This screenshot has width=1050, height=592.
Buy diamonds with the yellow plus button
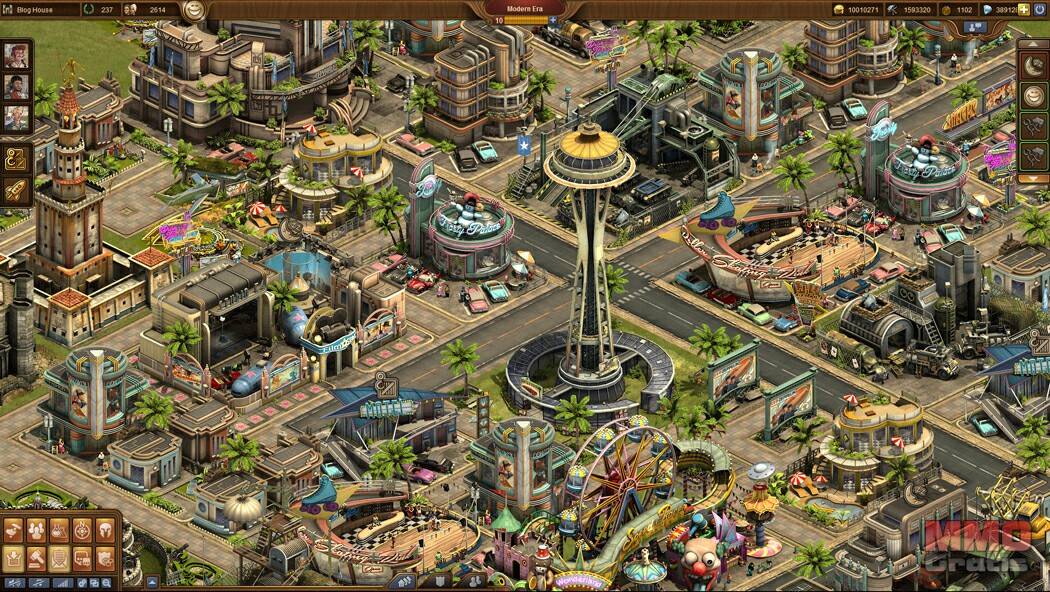point(1023,9)
